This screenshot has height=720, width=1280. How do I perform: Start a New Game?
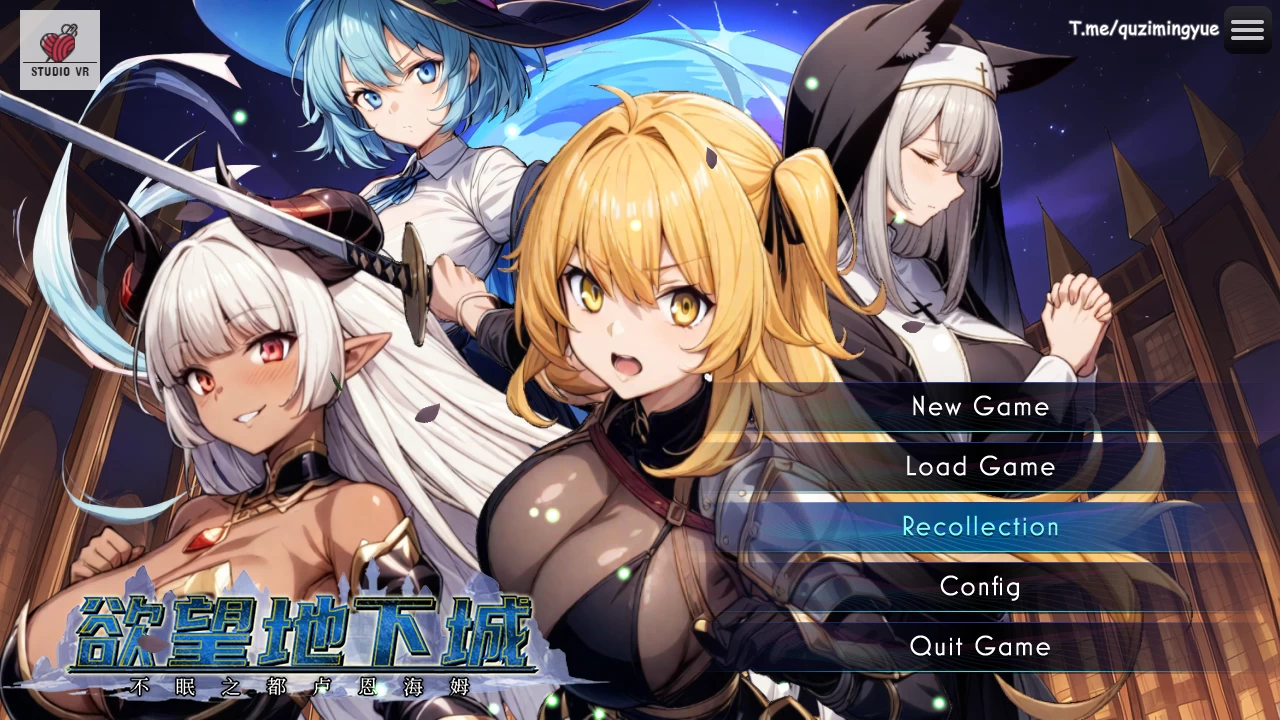click(x=980, y=407)
